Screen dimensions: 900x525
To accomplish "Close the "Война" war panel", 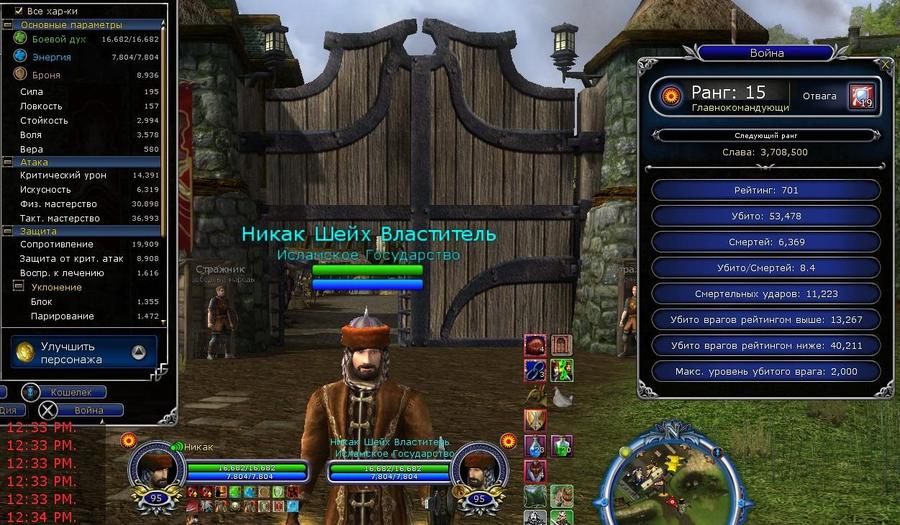I will (885, 64).
